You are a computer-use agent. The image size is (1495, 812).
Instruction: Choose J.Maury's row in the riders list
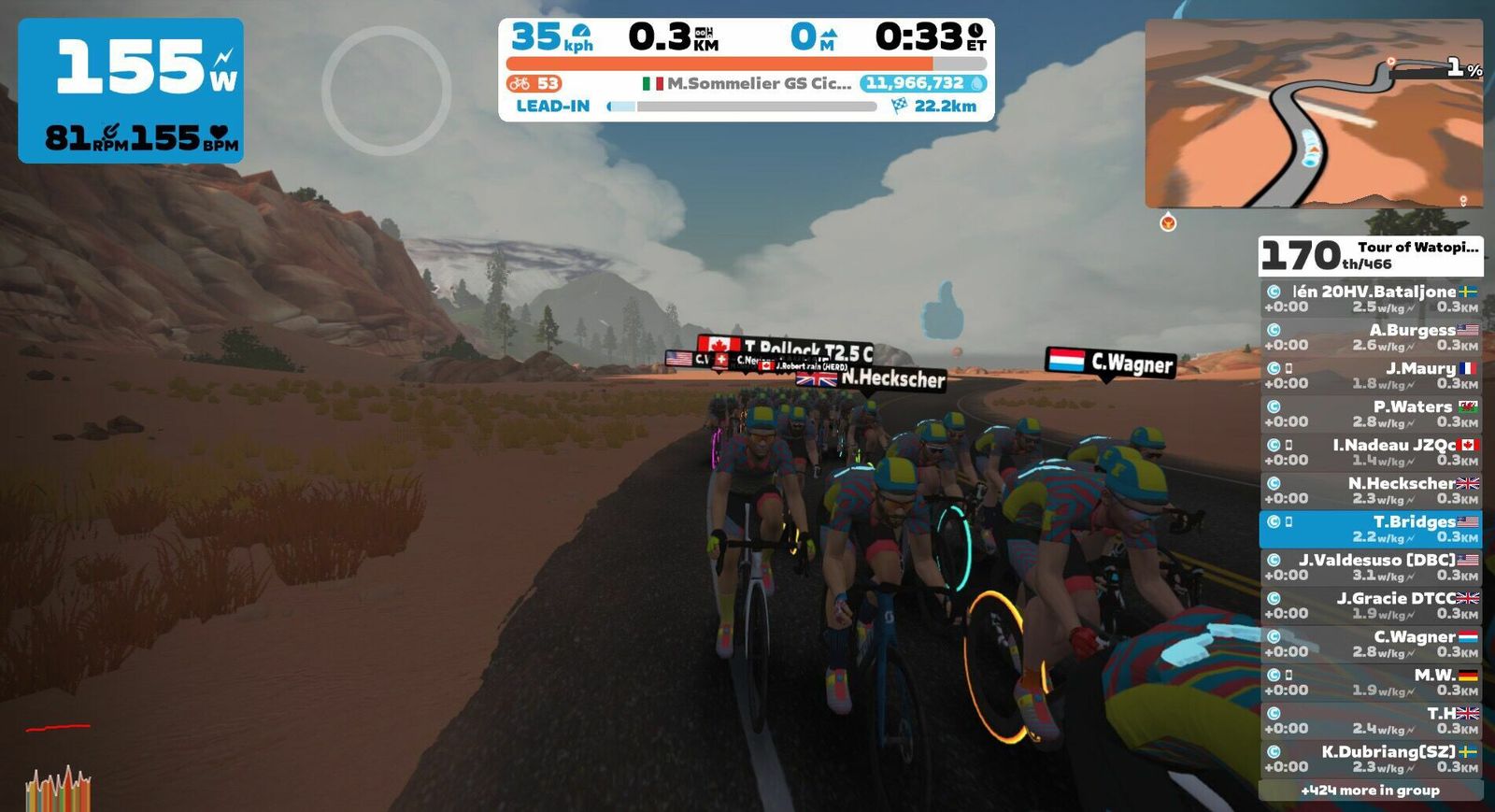(1371, 376)
